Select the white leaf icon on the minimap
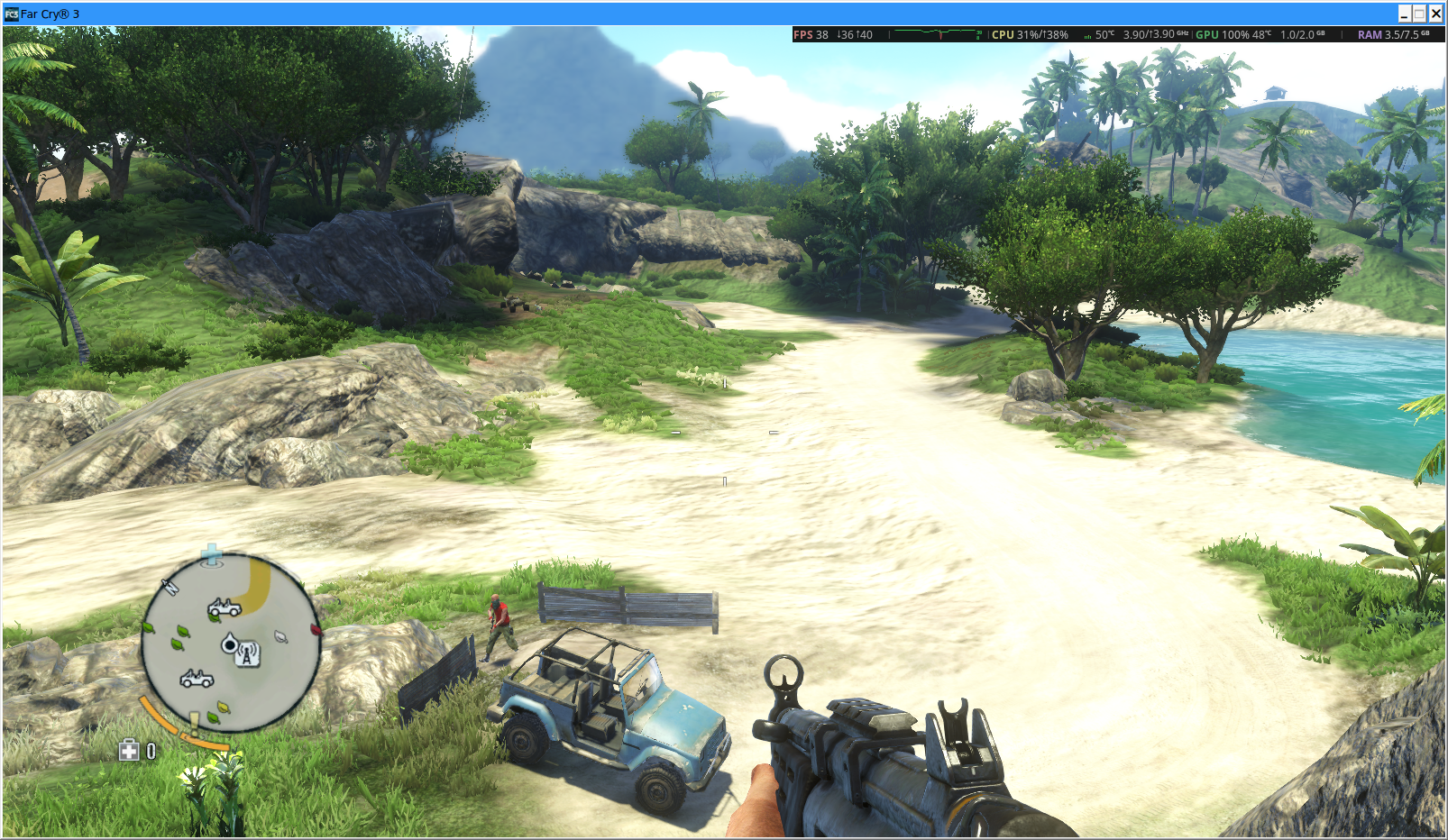The image size is (1448, 840). pyautogui.click(x=280, y=635)
